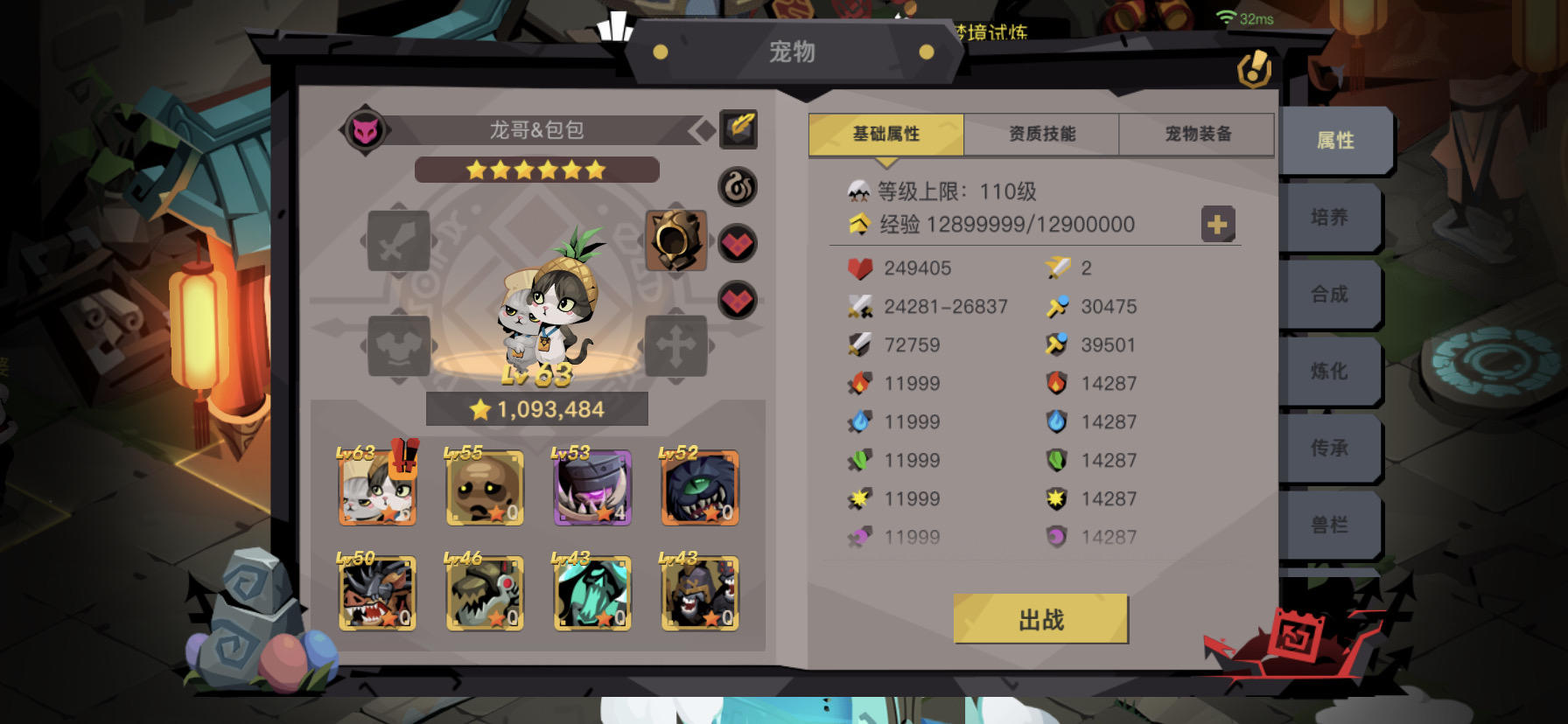The width and height of the screenshot is (1568, 724).
Task: Click the equipped gear item icon
Action: (675, 240)
